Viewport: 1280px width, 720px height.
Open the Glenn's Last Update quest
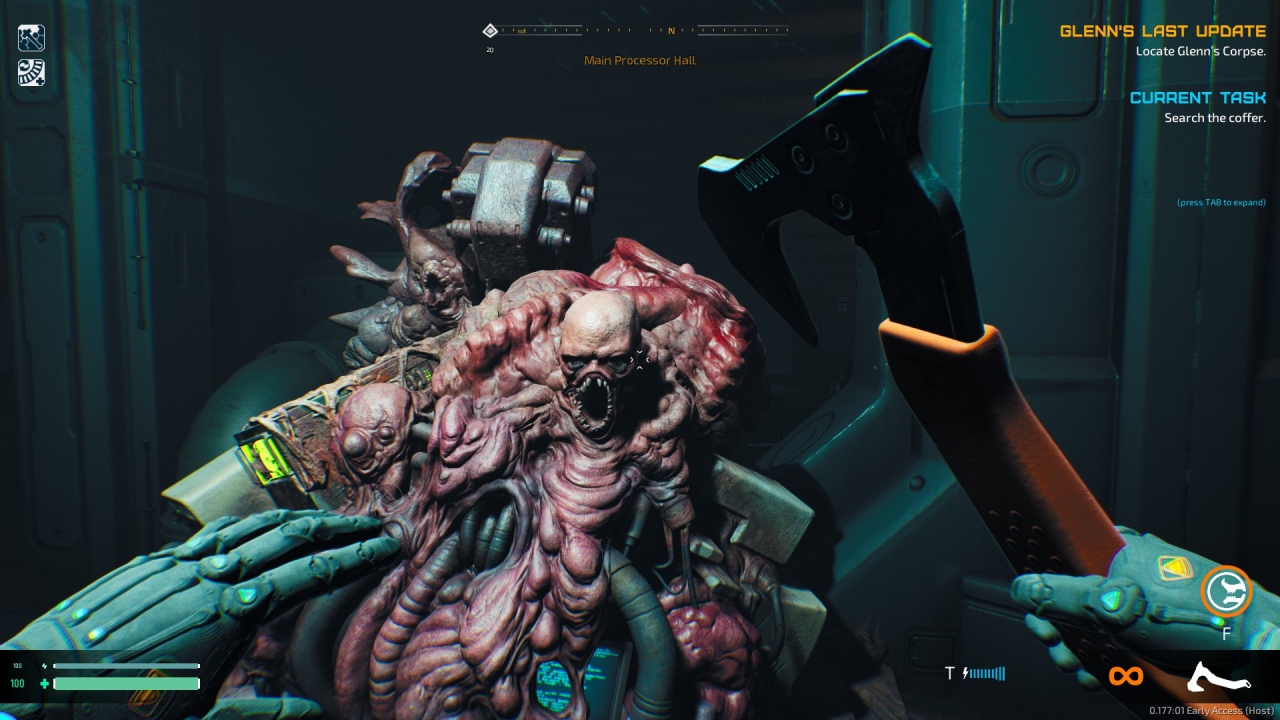1162,31
